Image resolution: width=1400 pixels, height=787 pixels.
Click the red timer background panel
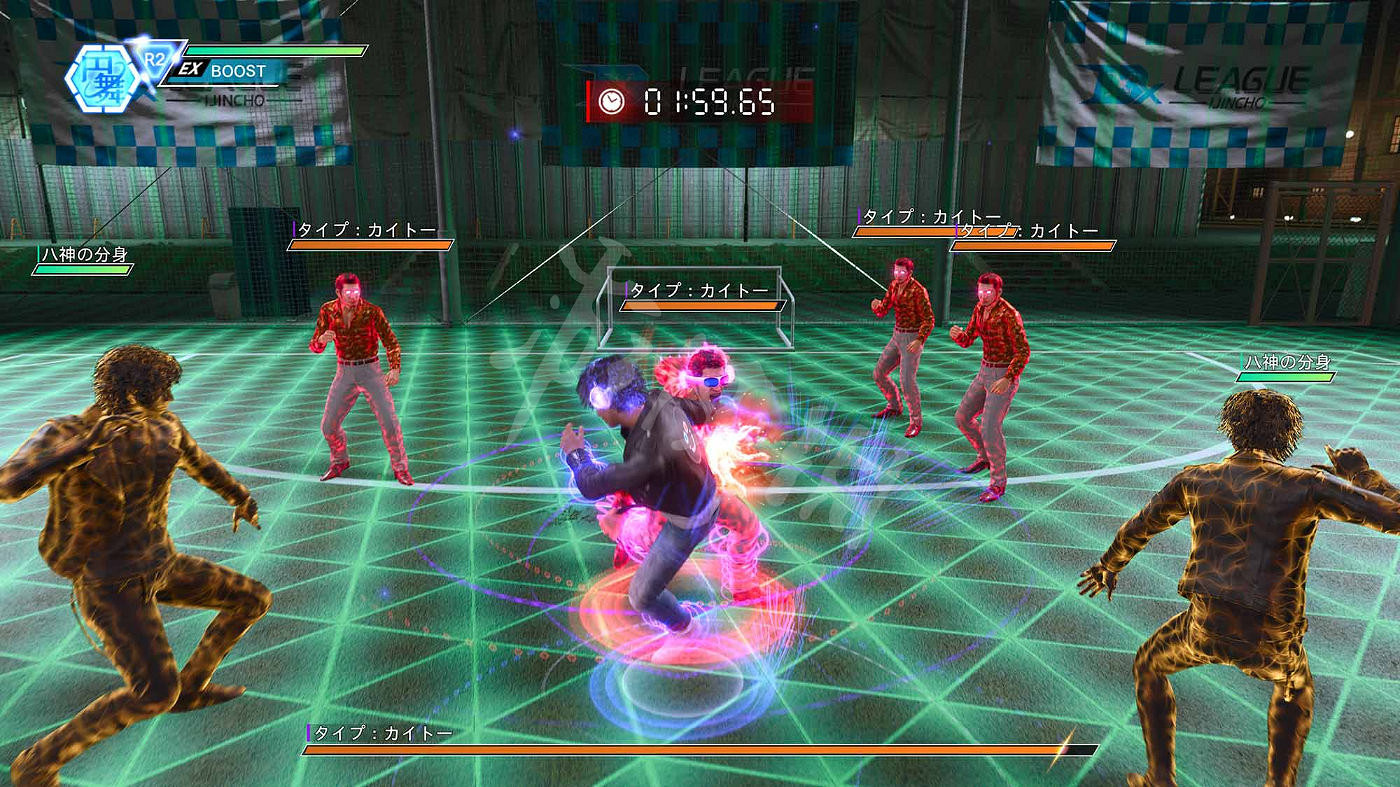pos(680,99)
